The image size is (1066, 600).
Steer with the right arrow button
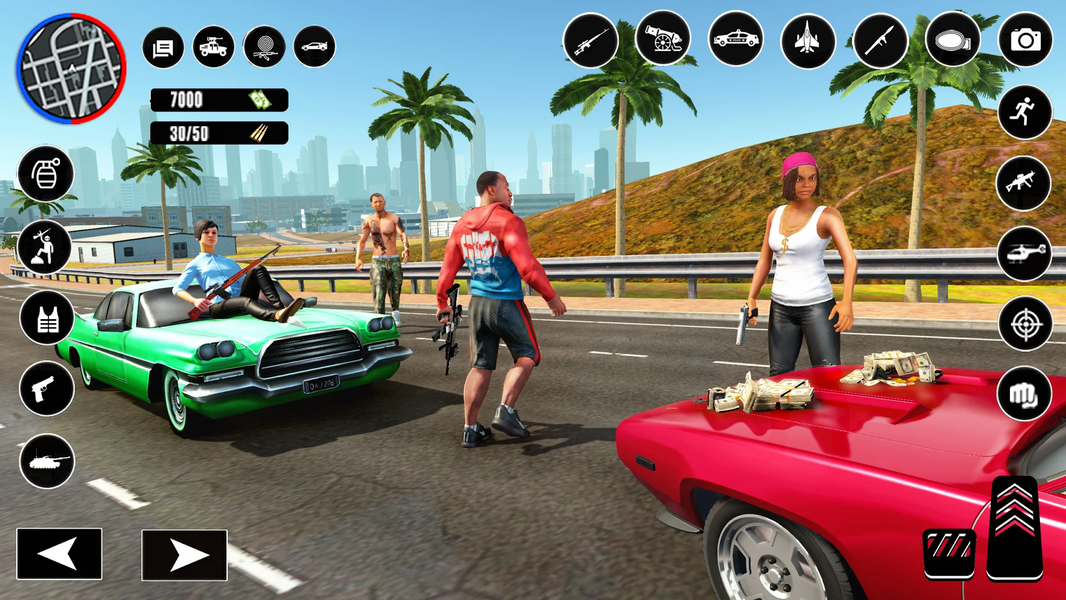click(184, 555)
